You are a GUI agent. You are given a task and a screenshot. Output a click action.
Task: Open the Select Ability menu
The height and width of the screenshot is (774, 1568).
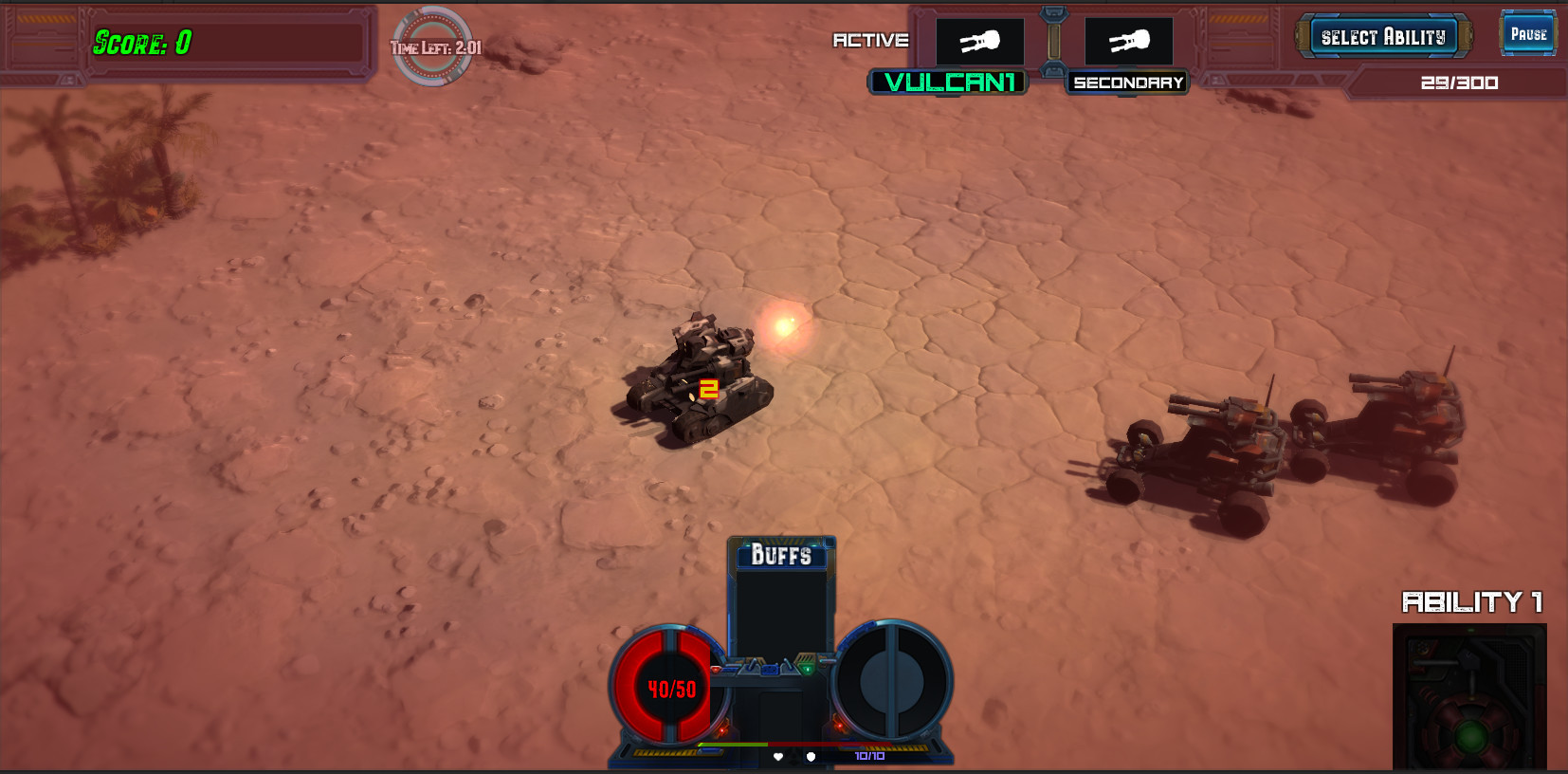pos(1384,35)
